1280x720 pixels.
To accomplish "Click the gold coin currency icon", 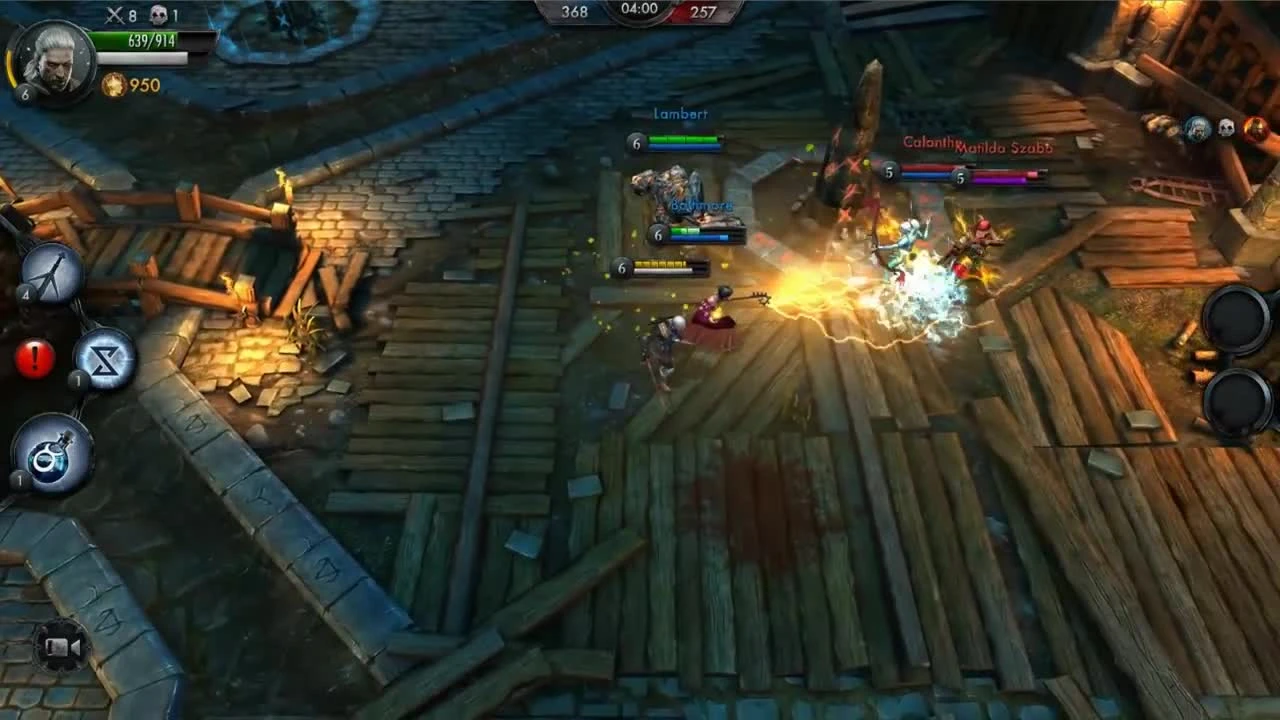I will [114, 87].
